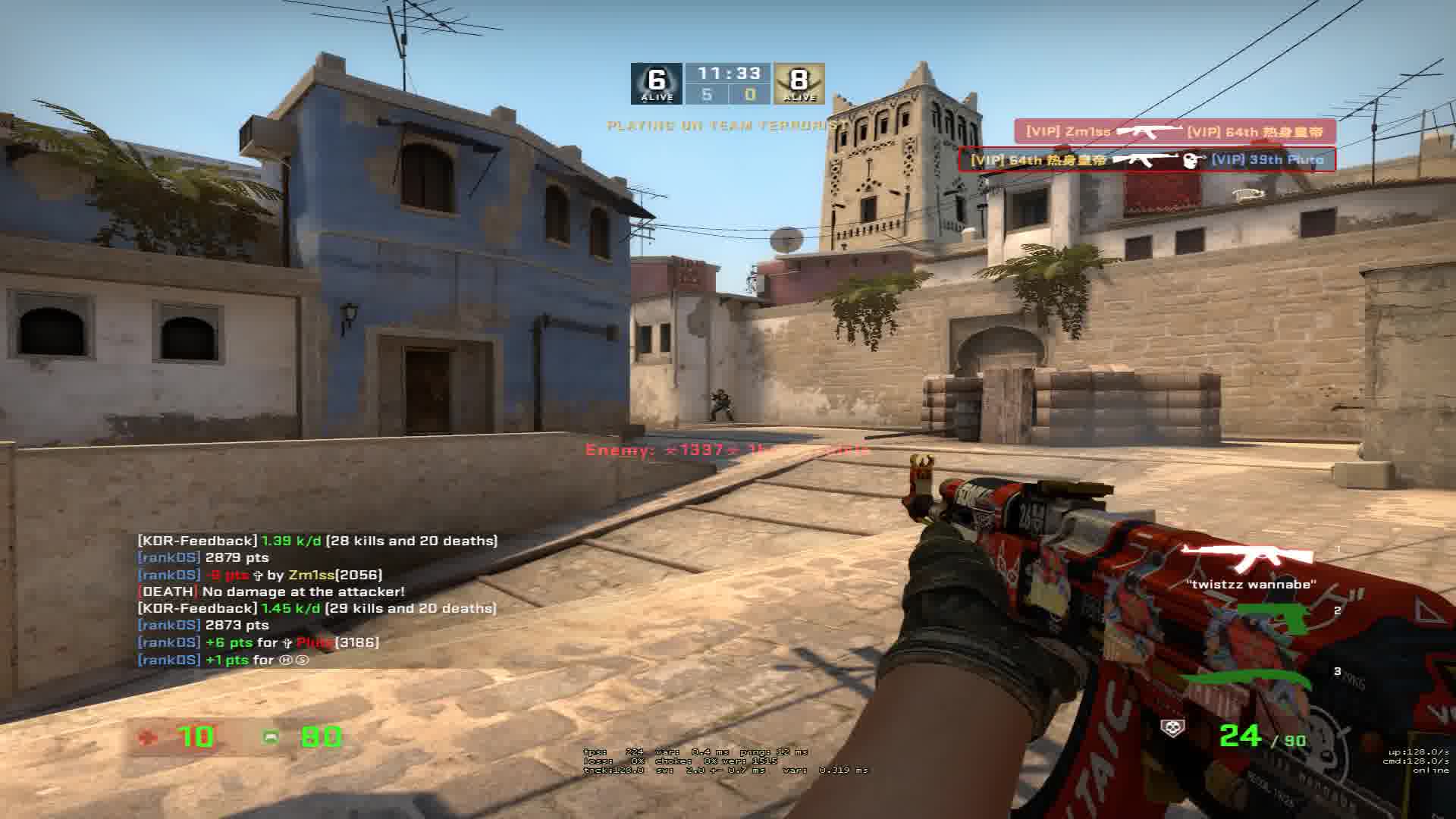Click the counter-terrorist team badge

(x=657, y=83)
